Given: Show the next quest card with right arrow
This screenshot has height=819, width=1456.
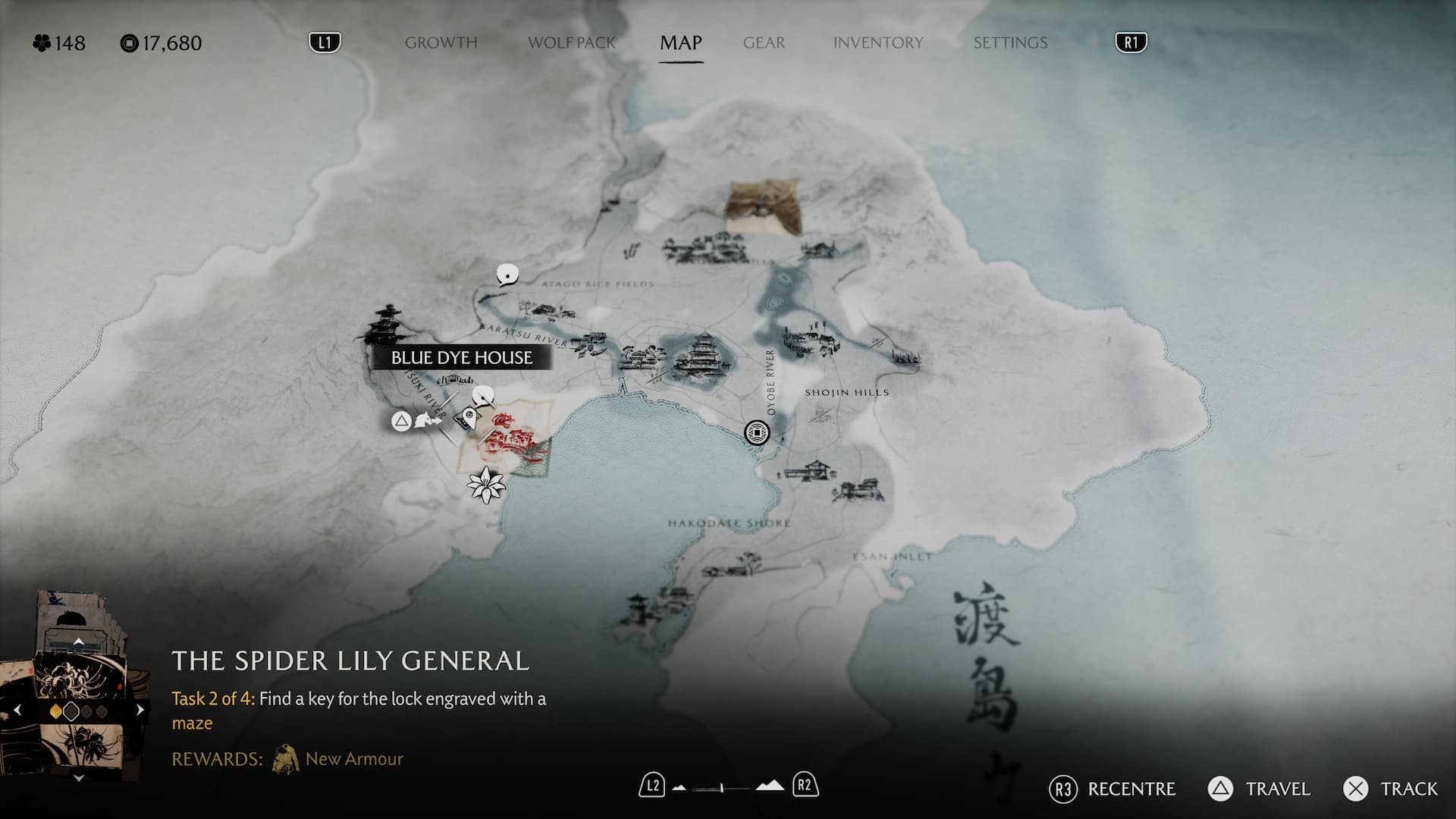Looking at the screenshot, I should 140,711.
